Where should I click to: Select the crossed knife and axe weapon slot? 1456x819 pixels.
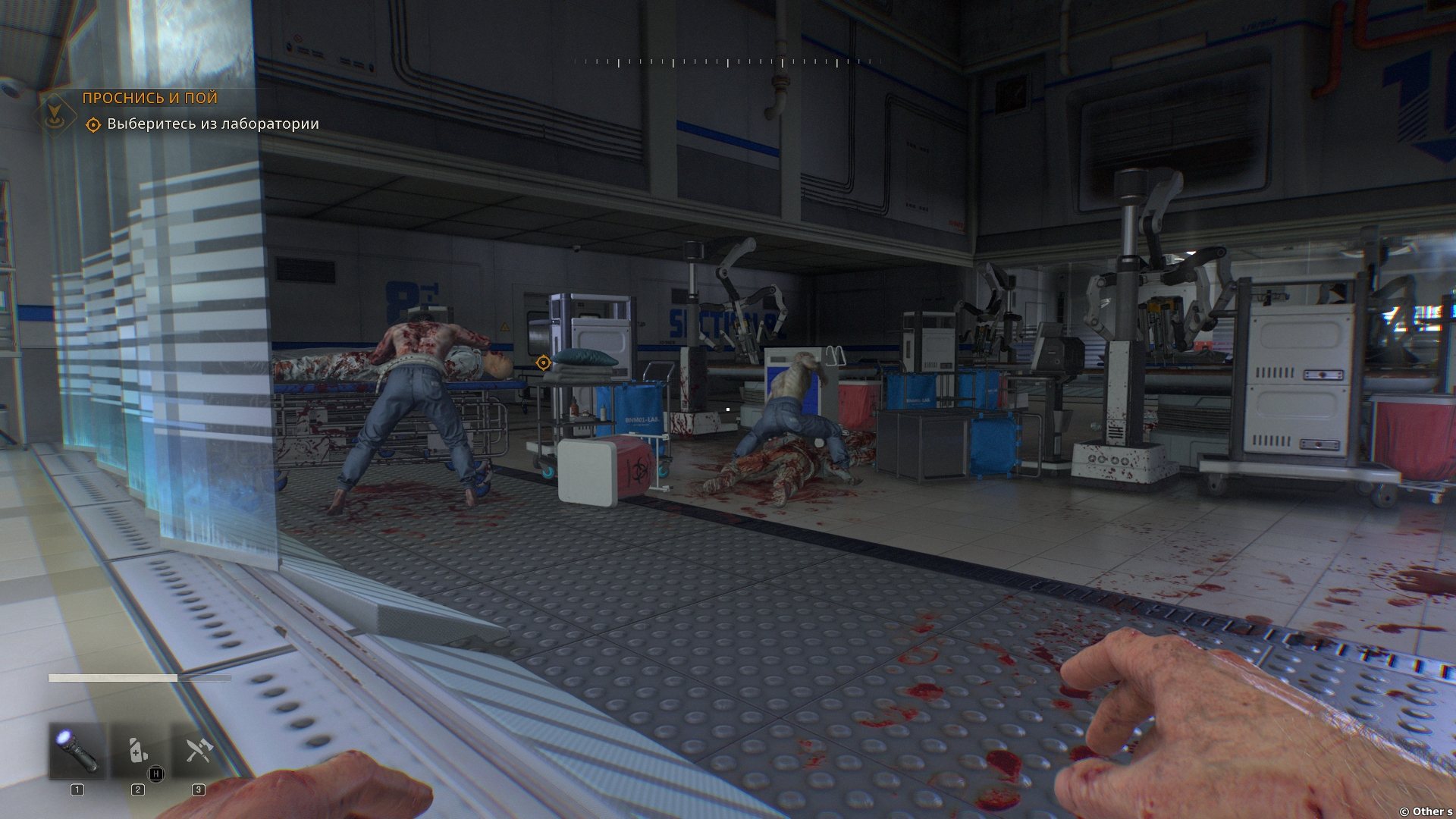[199, 751]
